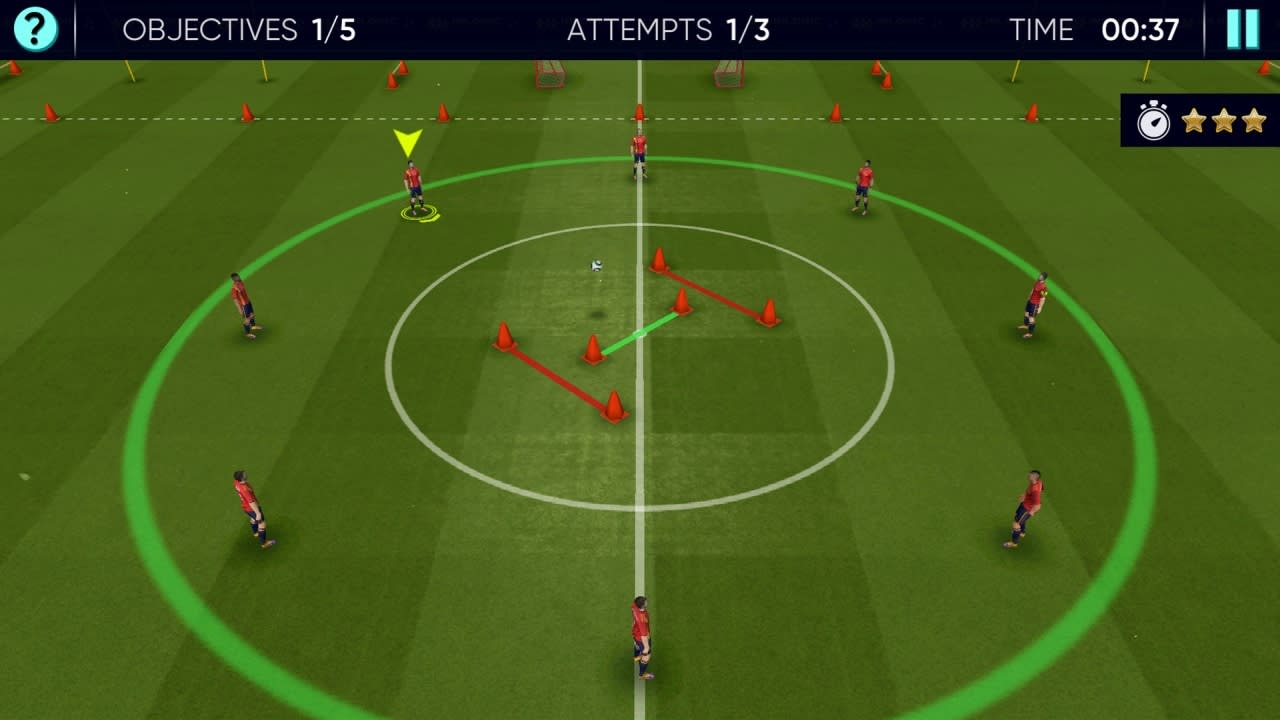Click the first gold star in the rating
Viewport: 1280px width, 720px height.
pyautogui.click(x=1193, y=121)
